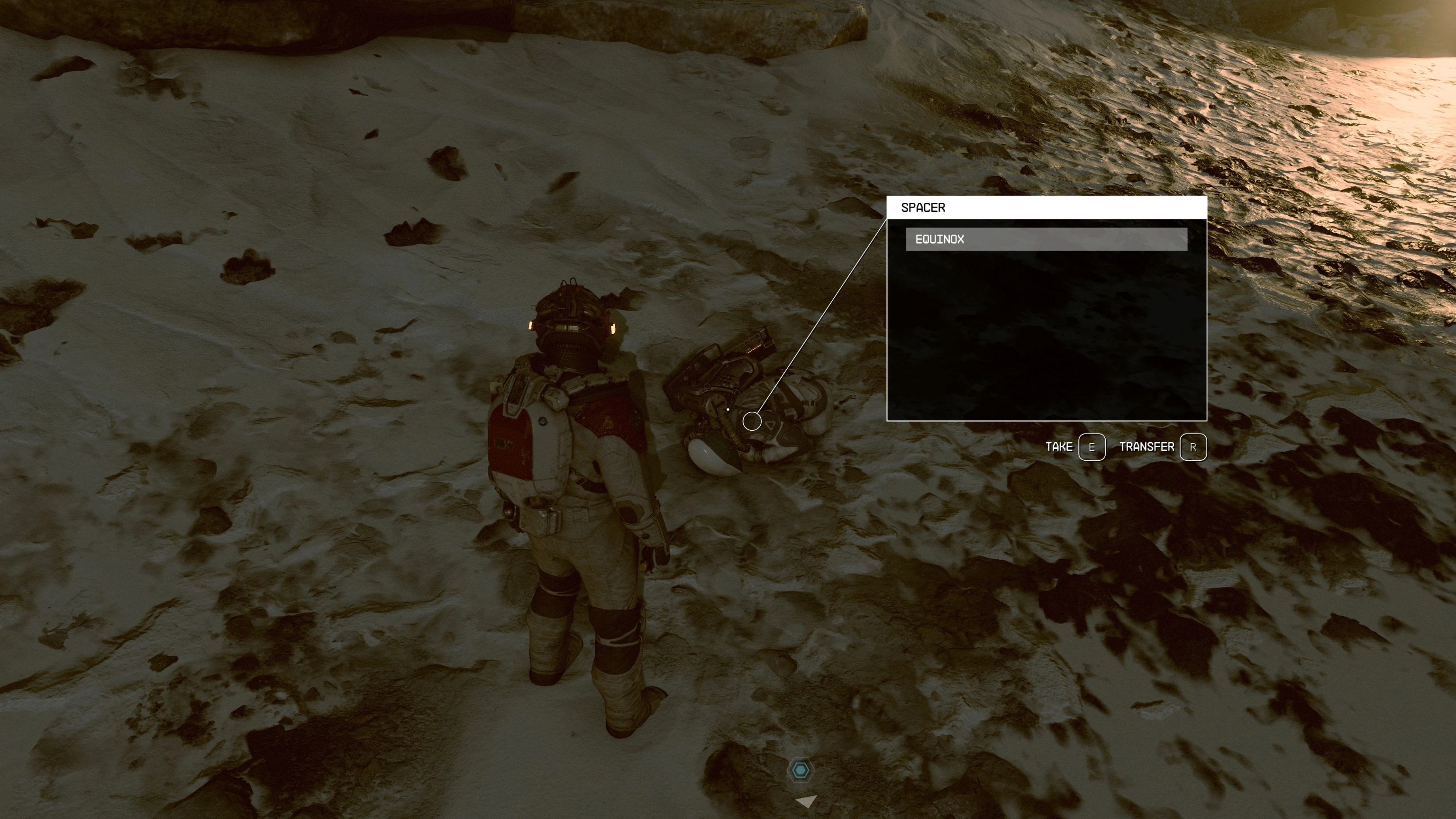Click the circular target reticle on the corpse
The height and width of the screenshot is (819, 1456).
(752, 422)
